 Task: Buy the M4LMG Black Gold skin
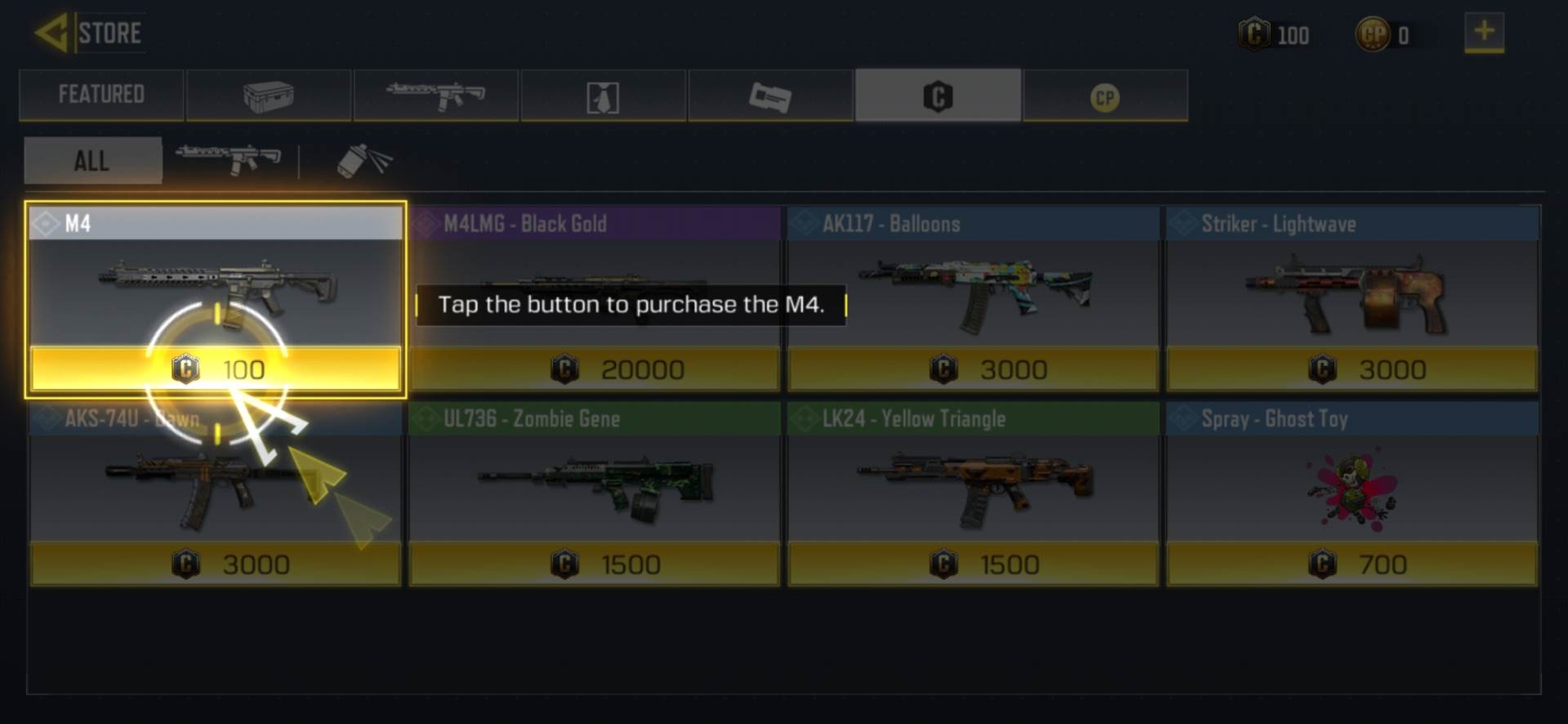click(595, 369)
